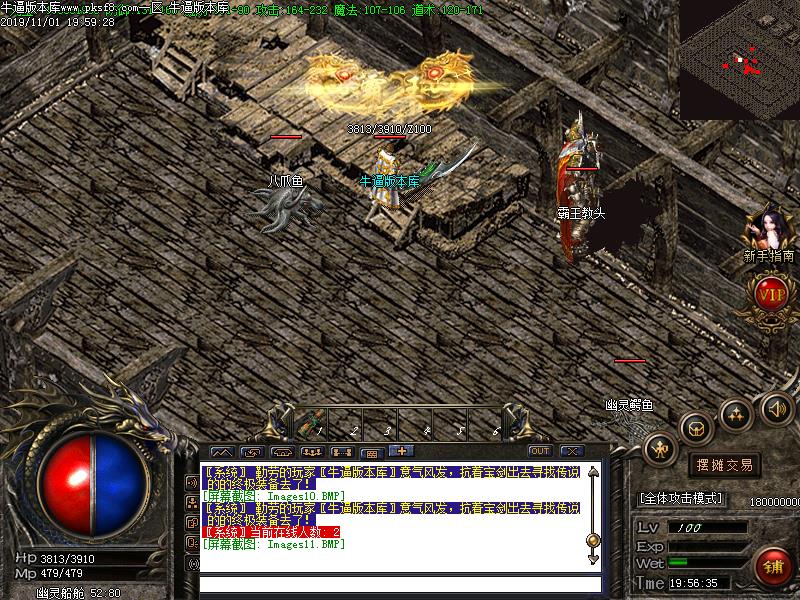The height and width of the screenshot is (600, 800).
Task: Switch the 全体攻击模式 attack mode label
Action: tap(683, 497)
